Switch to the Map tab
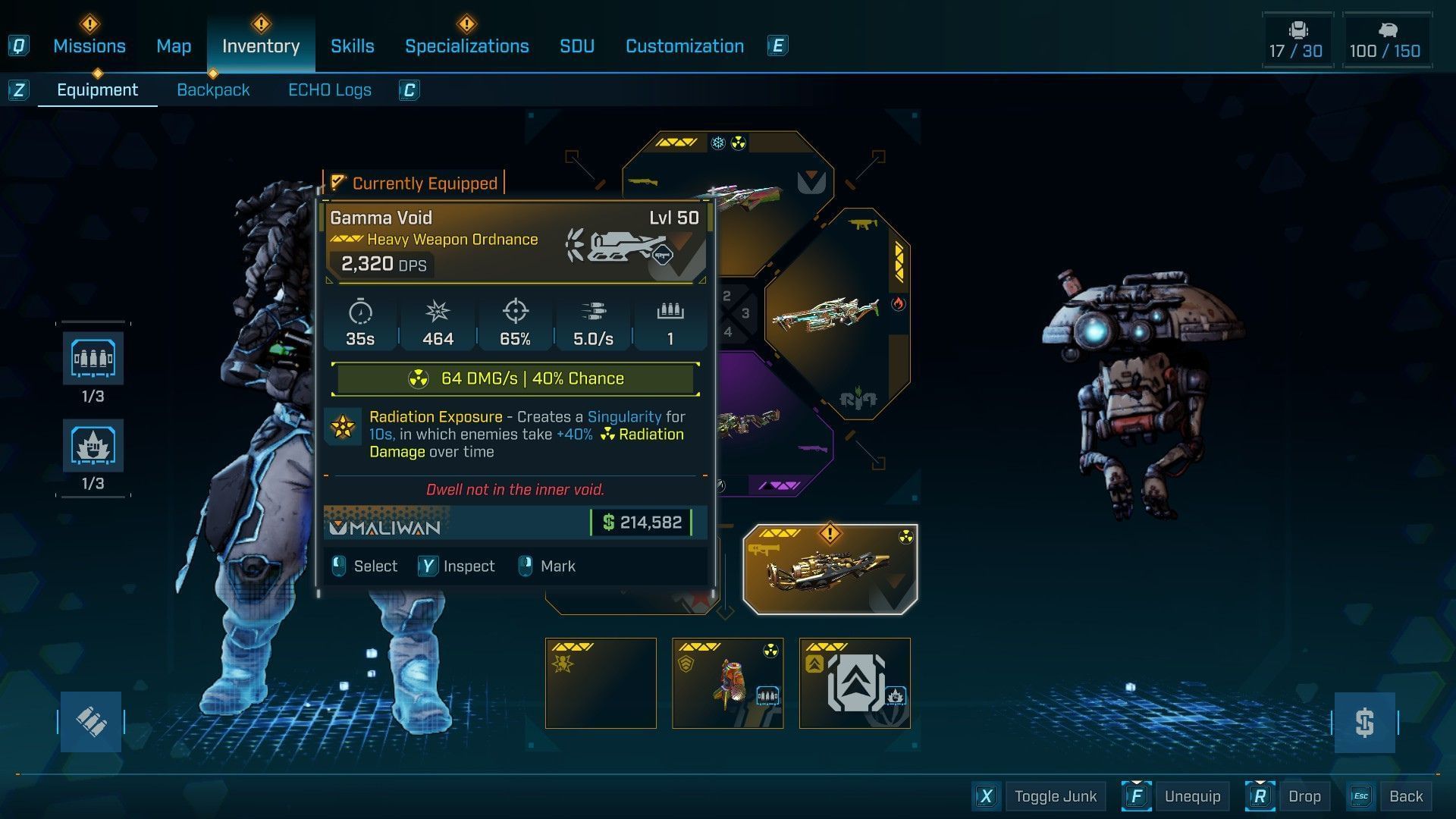This screenshot has width=1456, height=819. (x=174, y=46)
